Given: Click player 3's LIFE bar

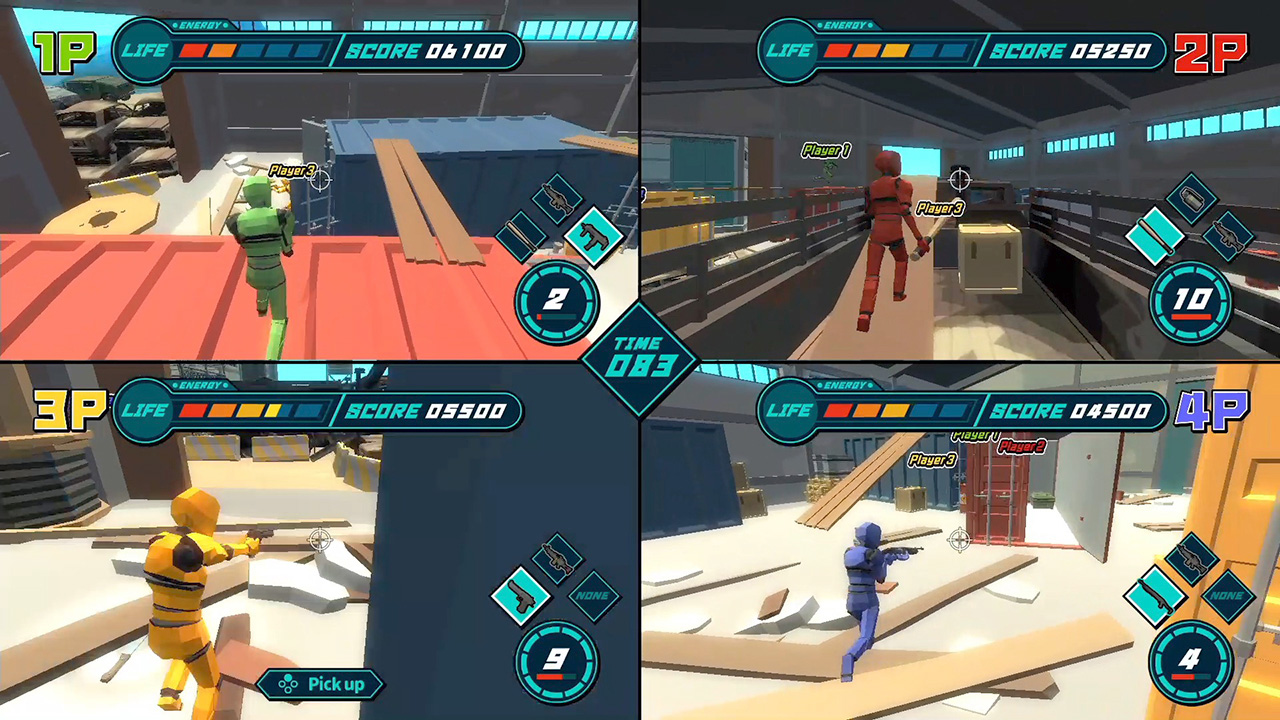Looking at the screenshot, I should (250, 410).
